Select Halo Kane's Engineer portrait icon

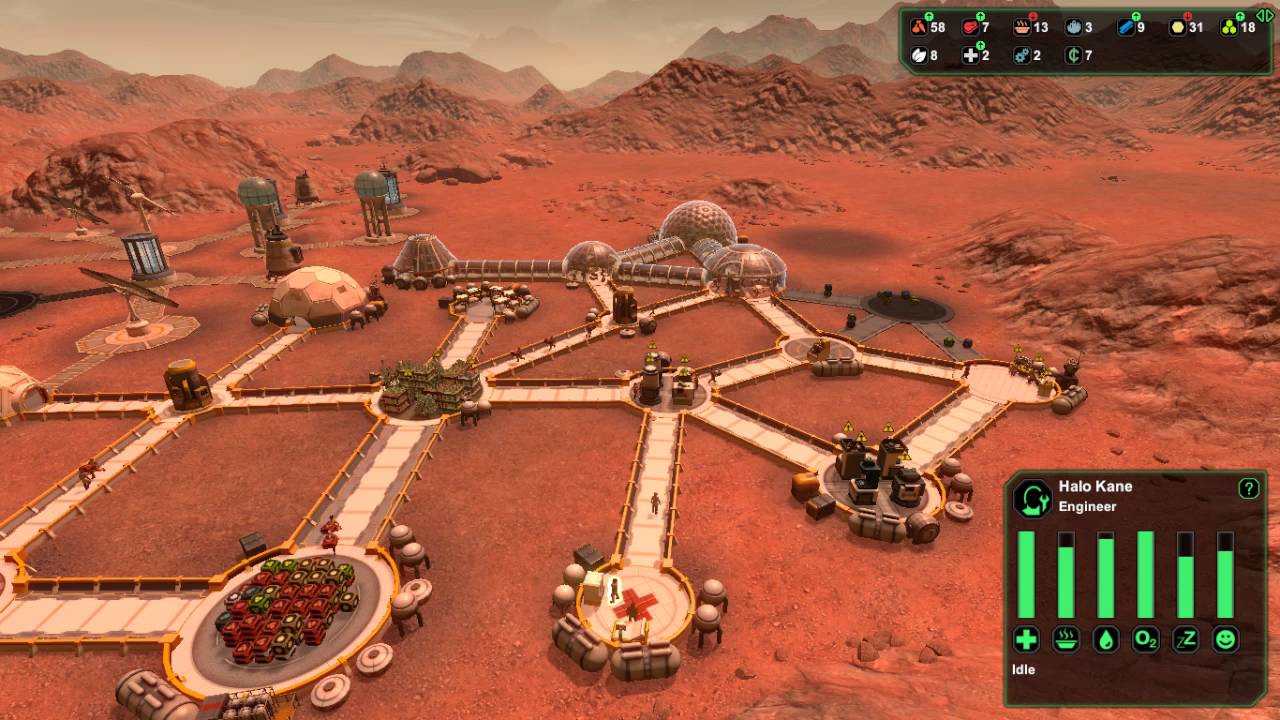[1031, 500]
